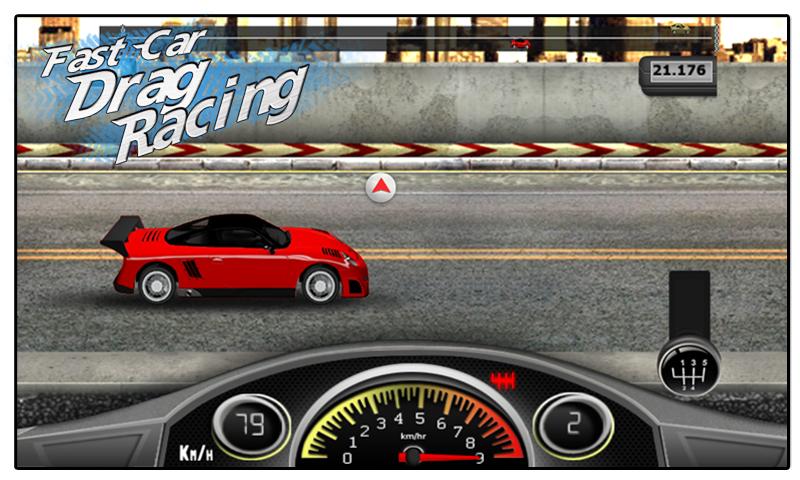Click the red up-arrow shift indicator

tap(380, 186)
